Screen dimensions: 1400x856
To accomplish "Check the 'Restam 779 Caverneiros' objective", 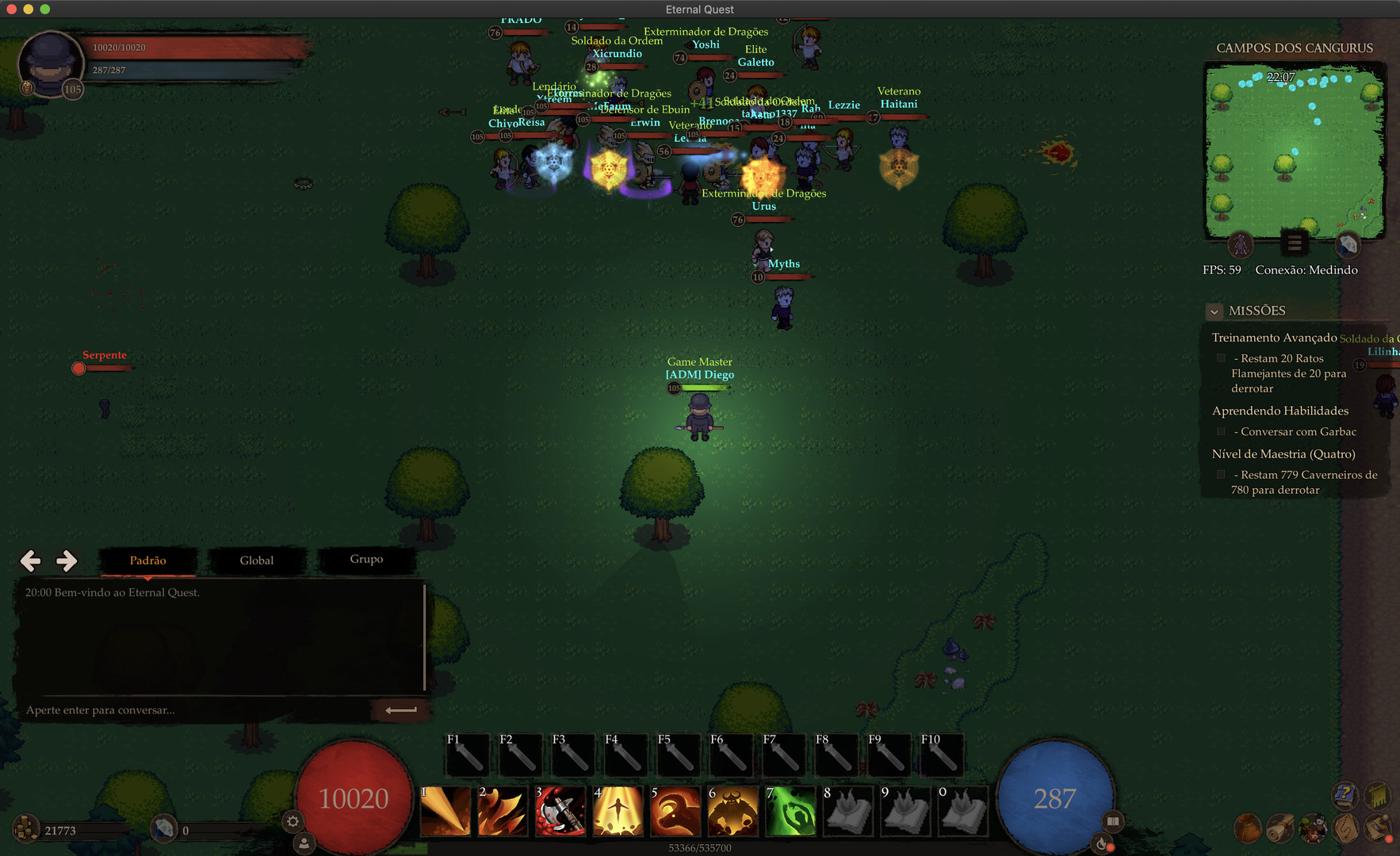I will click(x=1221, y=474).
